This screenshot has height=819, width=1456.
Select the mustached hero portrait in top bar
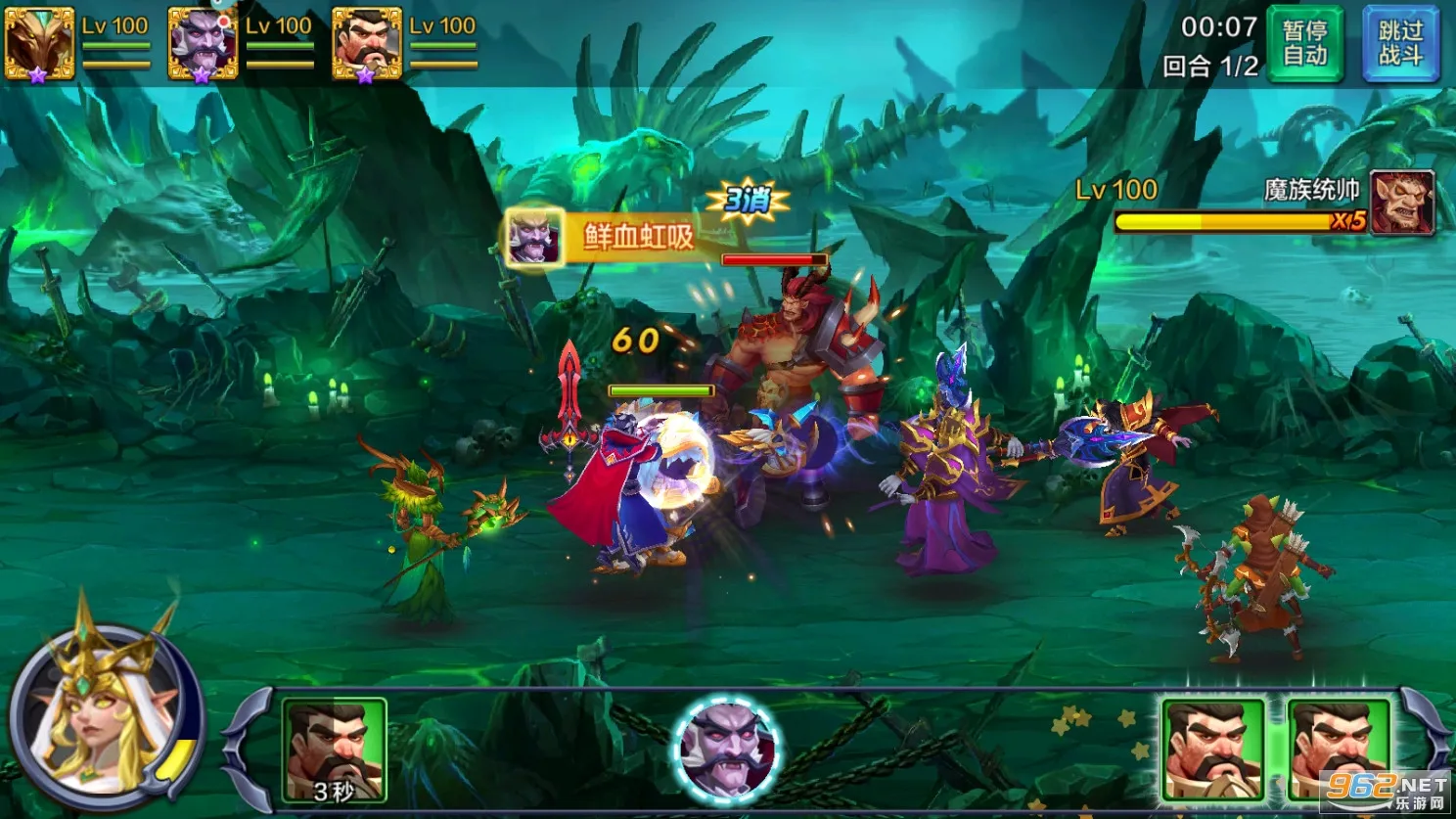pos(367,43)
